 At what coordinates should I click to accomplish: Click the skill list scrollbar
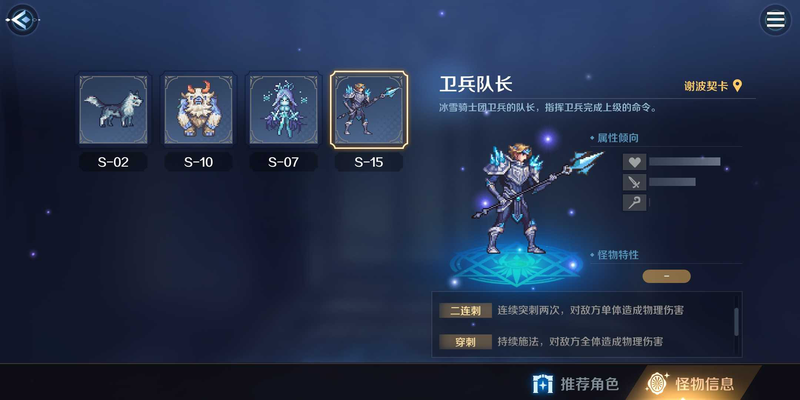click(x=737, y=321)
